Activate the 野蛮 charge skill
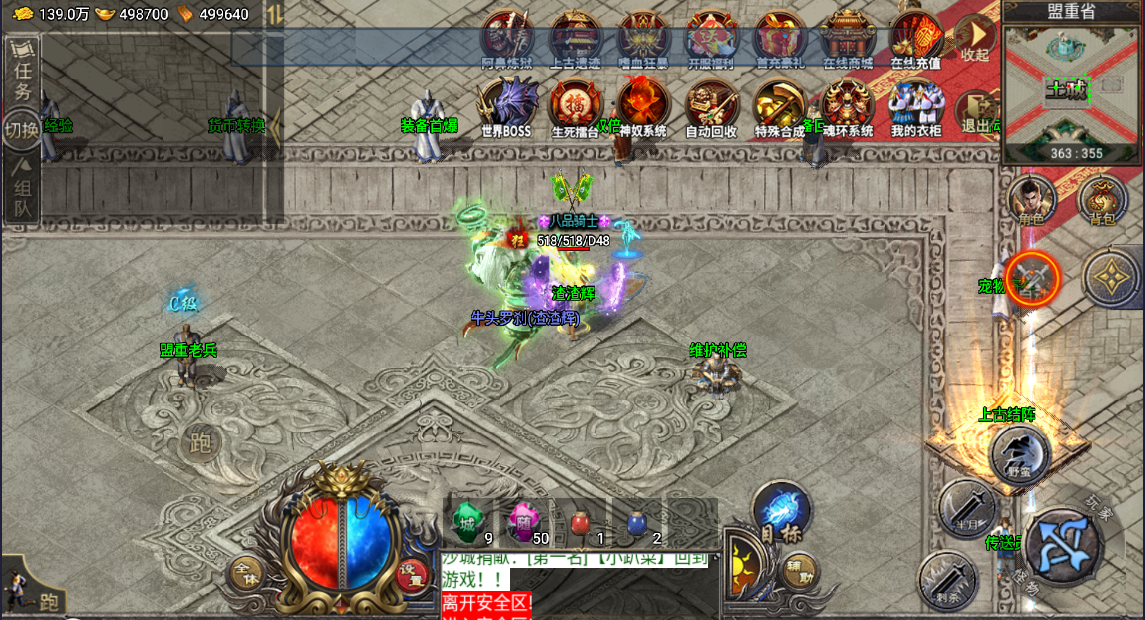 1020,454
